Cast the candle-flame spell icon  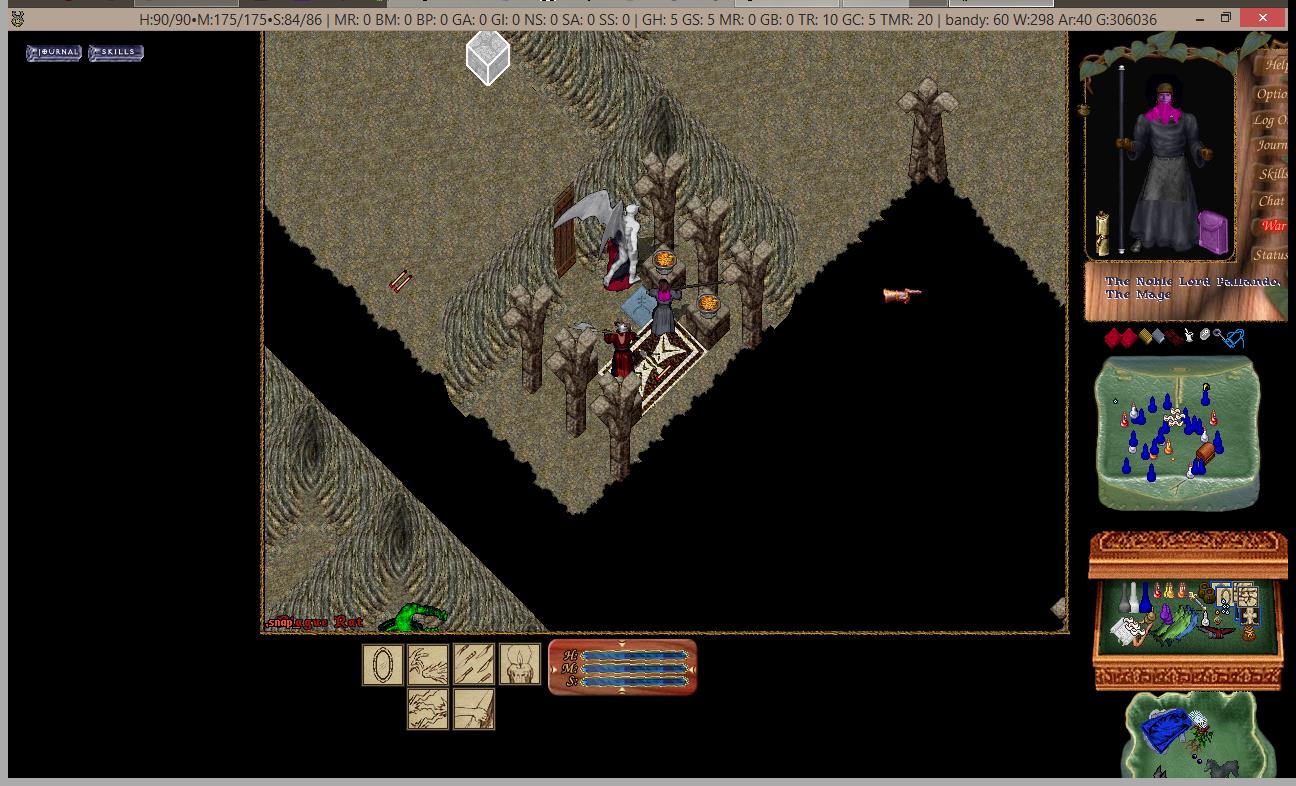point(520,665)
